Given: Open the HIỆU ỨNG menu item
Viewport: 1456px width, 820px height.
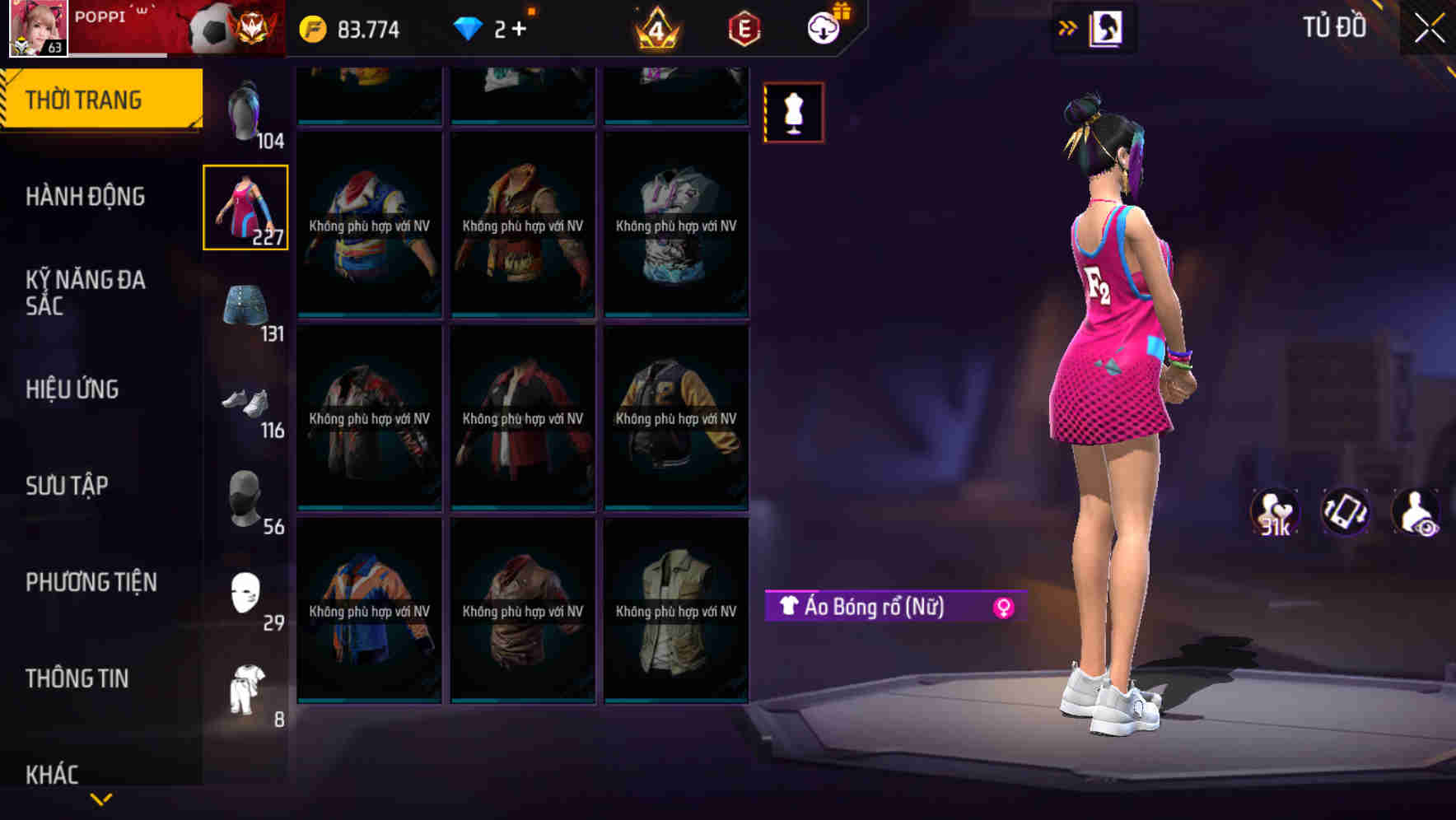Looking at the screenshot, I should (x=74, y=389).
